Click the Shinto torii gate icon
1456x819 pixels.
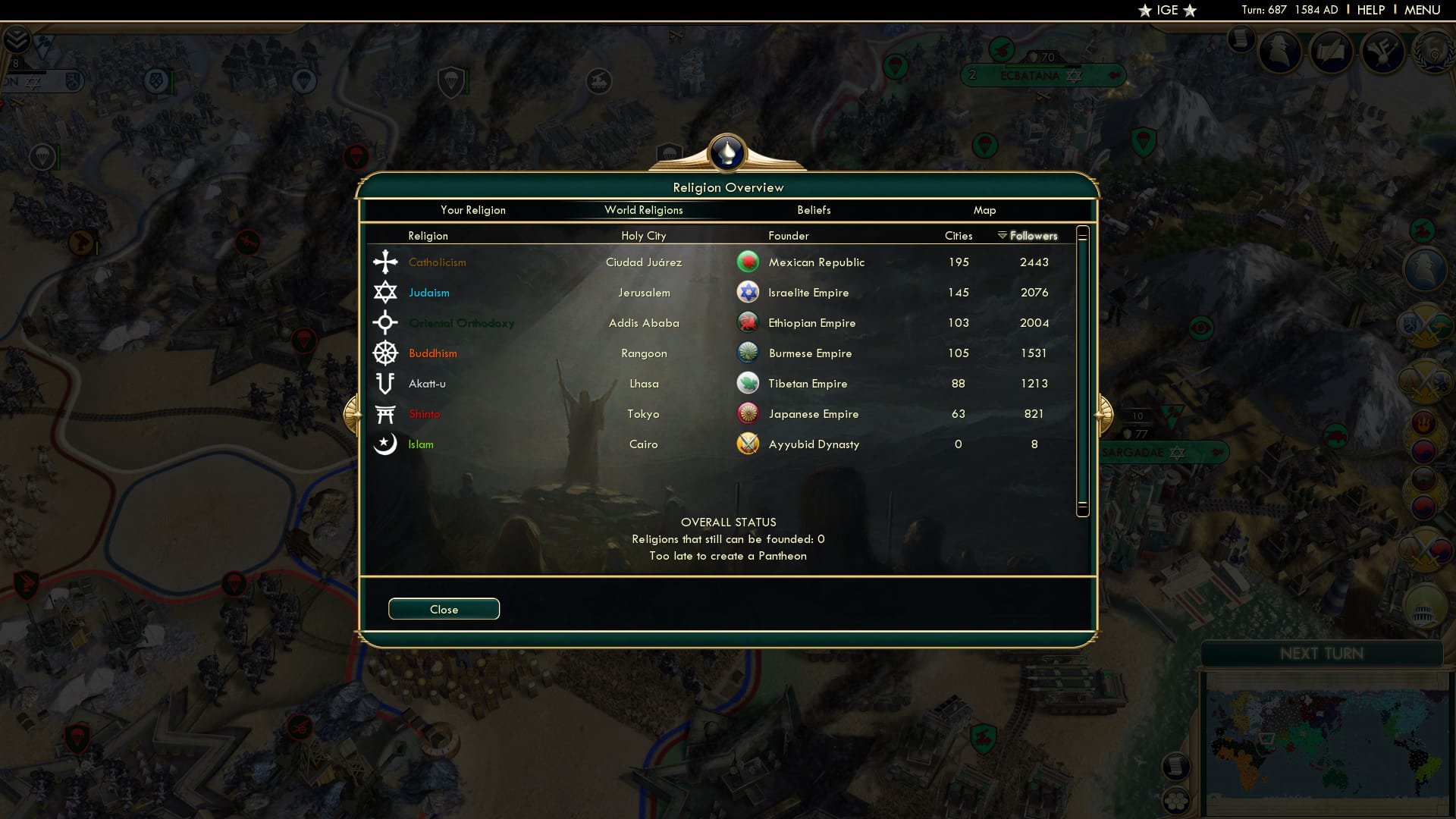(385, 413)
